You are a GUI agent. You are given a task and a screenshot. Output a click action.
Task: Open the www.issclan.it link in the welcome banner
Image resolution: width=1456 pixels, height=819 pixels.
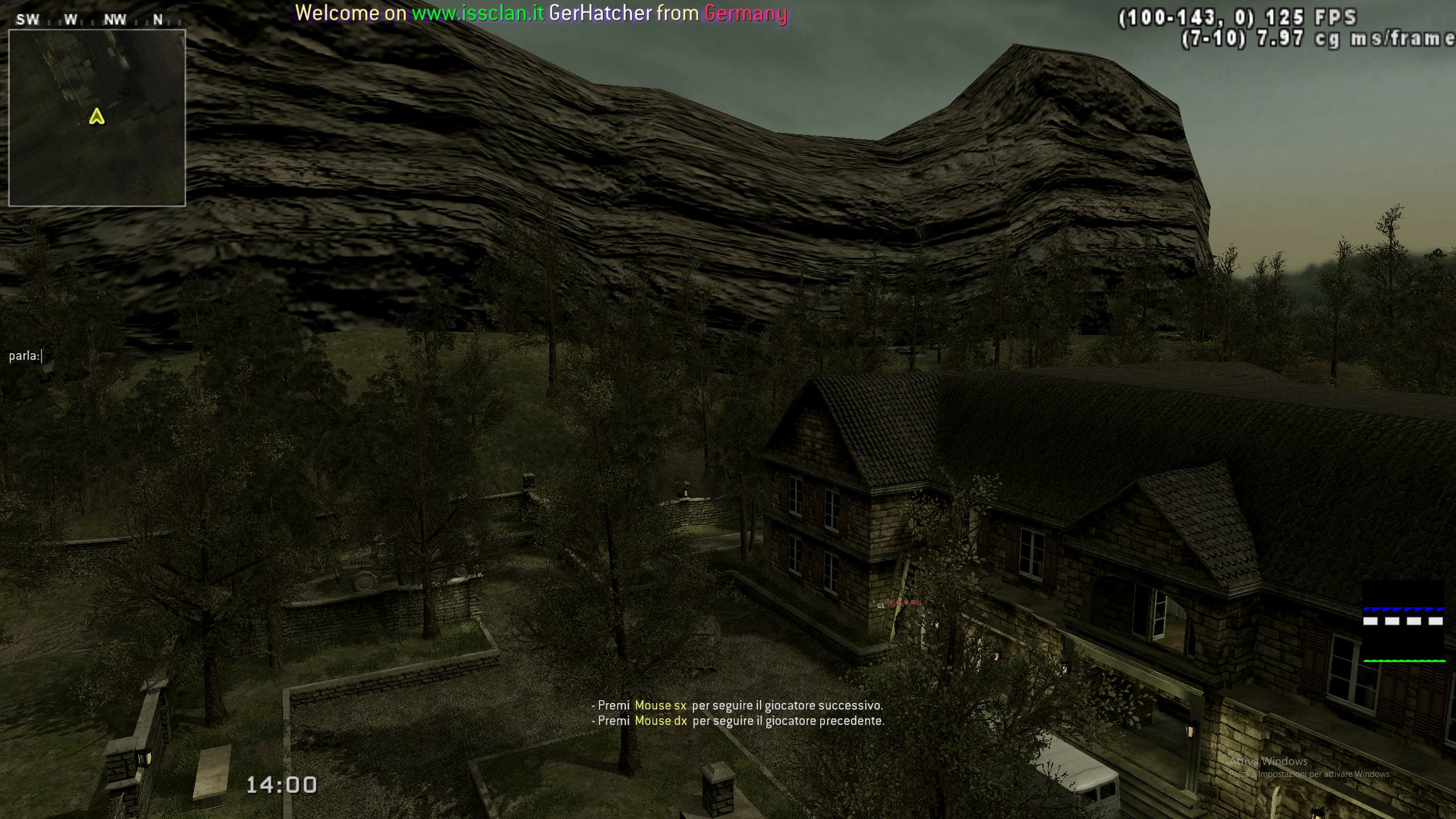point(478,13)
